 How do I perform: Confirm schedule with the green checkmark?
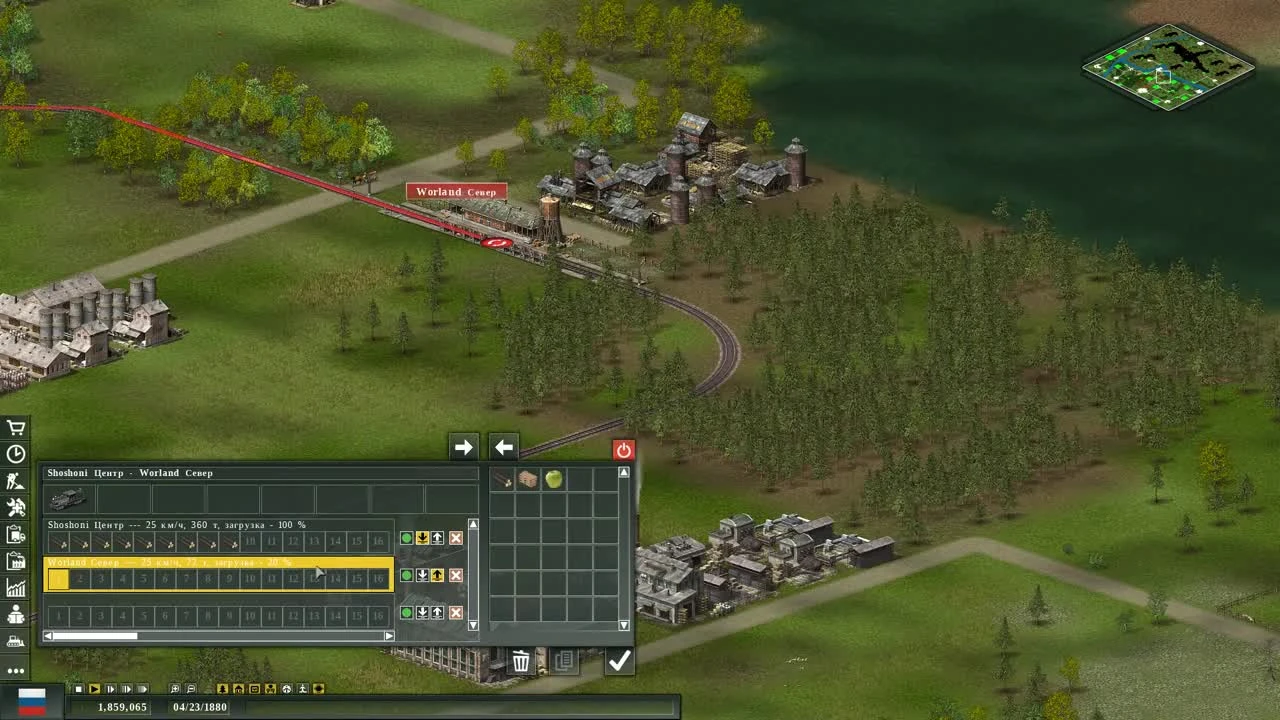pos(619,659)
